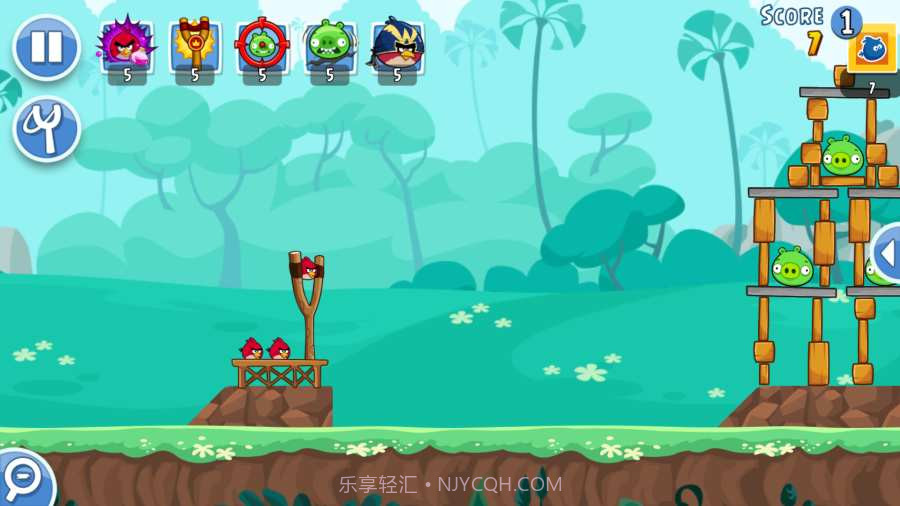Activate the purple Power Potion power-up

(x=127, y=46)
